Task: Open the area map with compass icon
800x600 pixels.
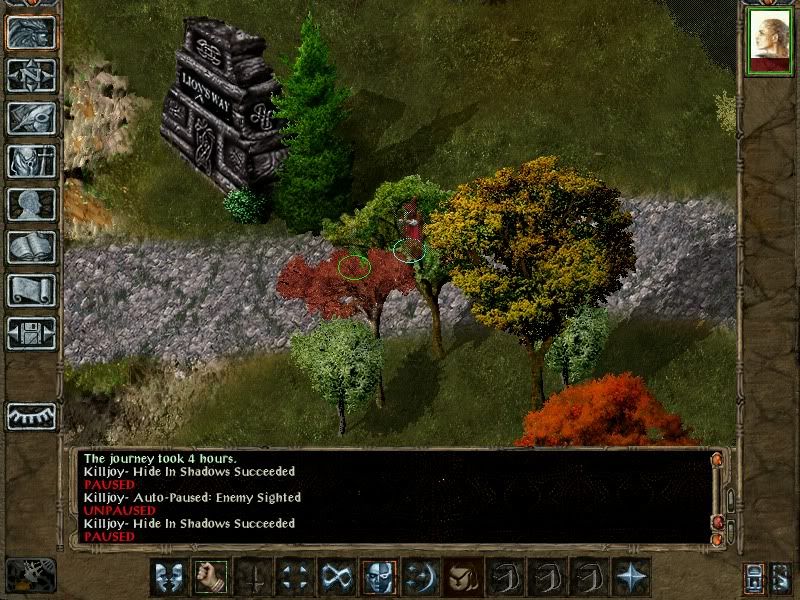Action: coord(31,75)
